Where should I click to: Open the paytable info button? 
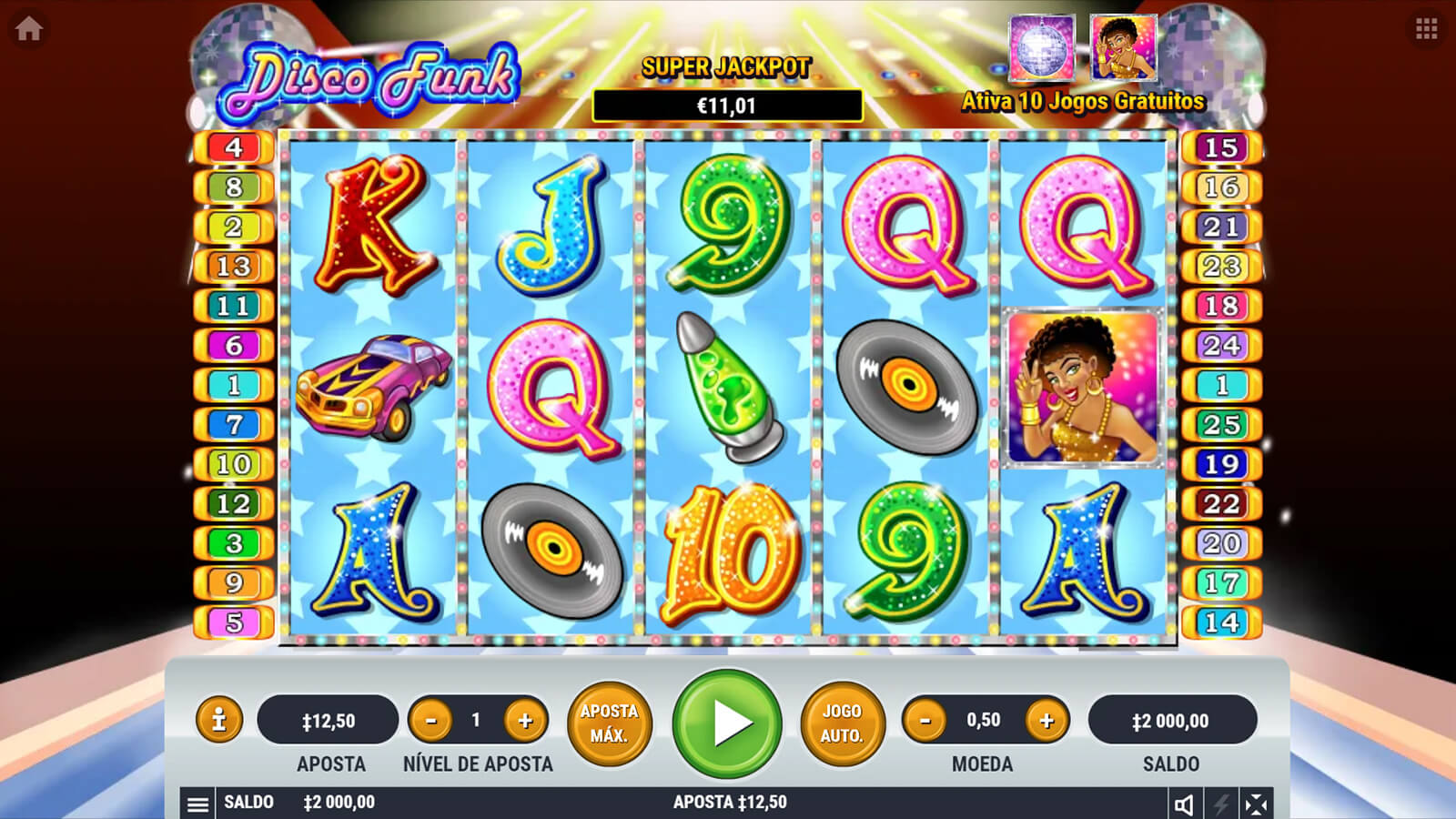point(218,720)
